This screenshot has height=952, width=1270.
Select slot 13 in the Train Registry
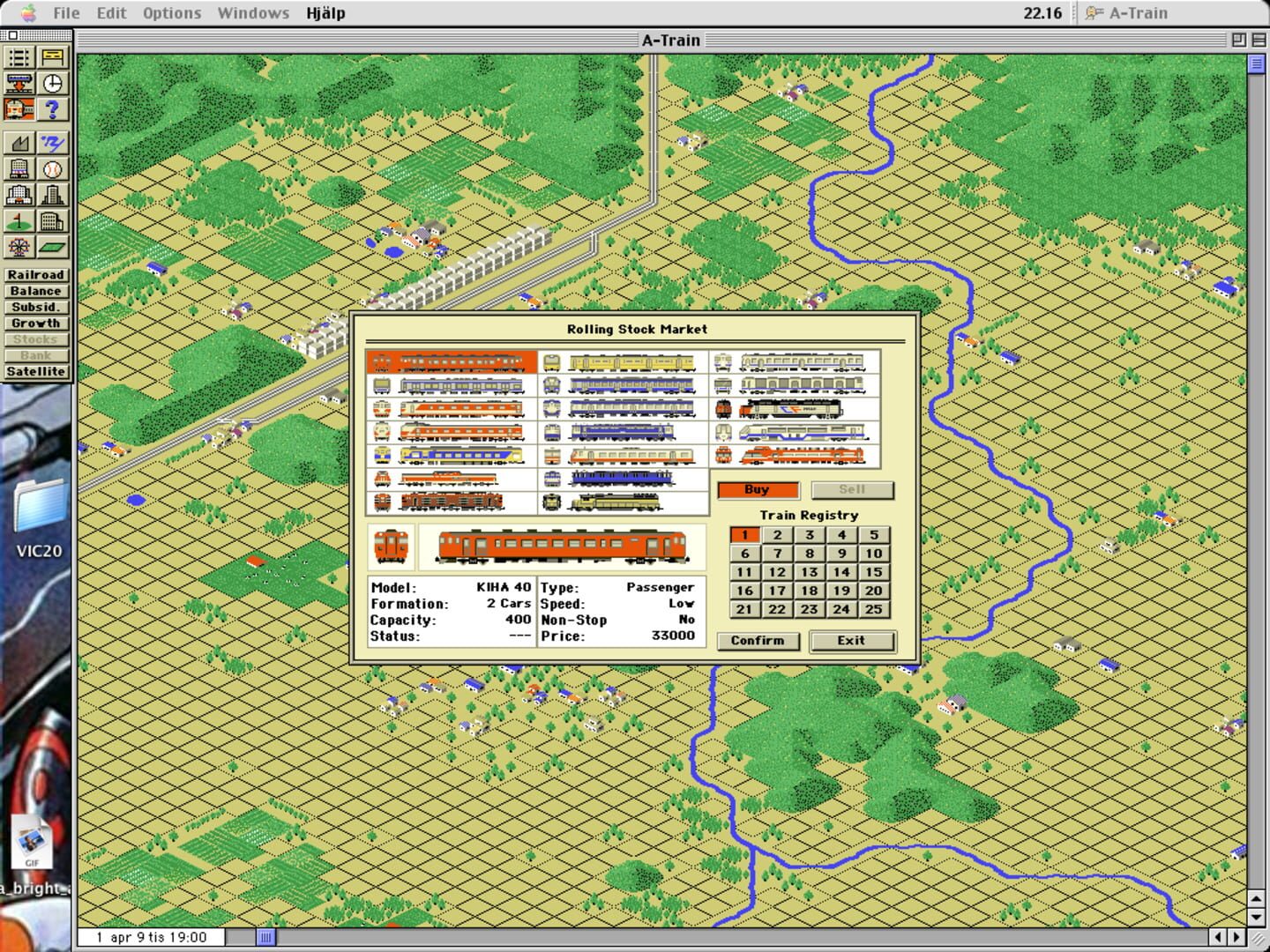(x=809, y=571)
